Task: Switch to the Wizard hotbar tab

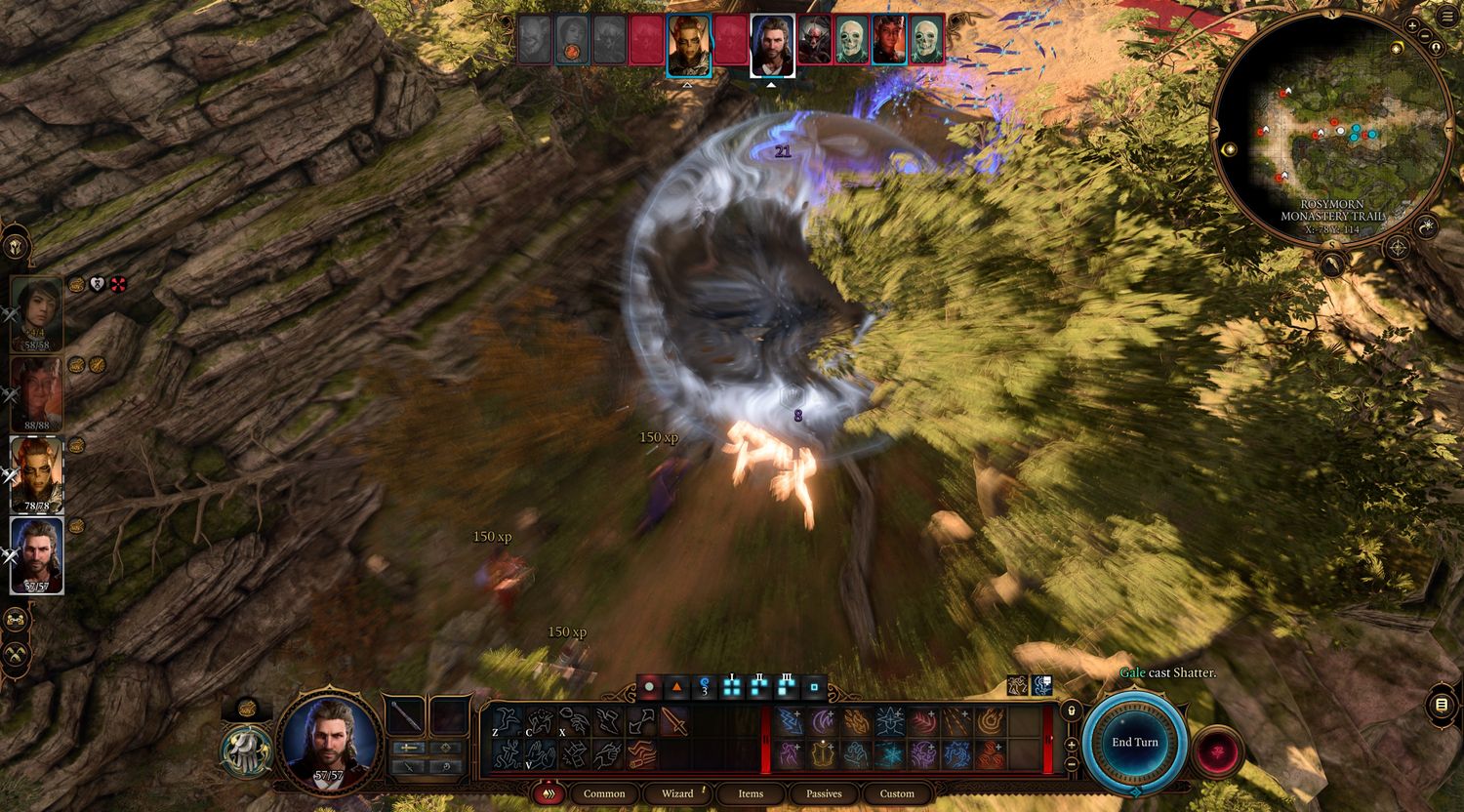Action: coord(677,793)
